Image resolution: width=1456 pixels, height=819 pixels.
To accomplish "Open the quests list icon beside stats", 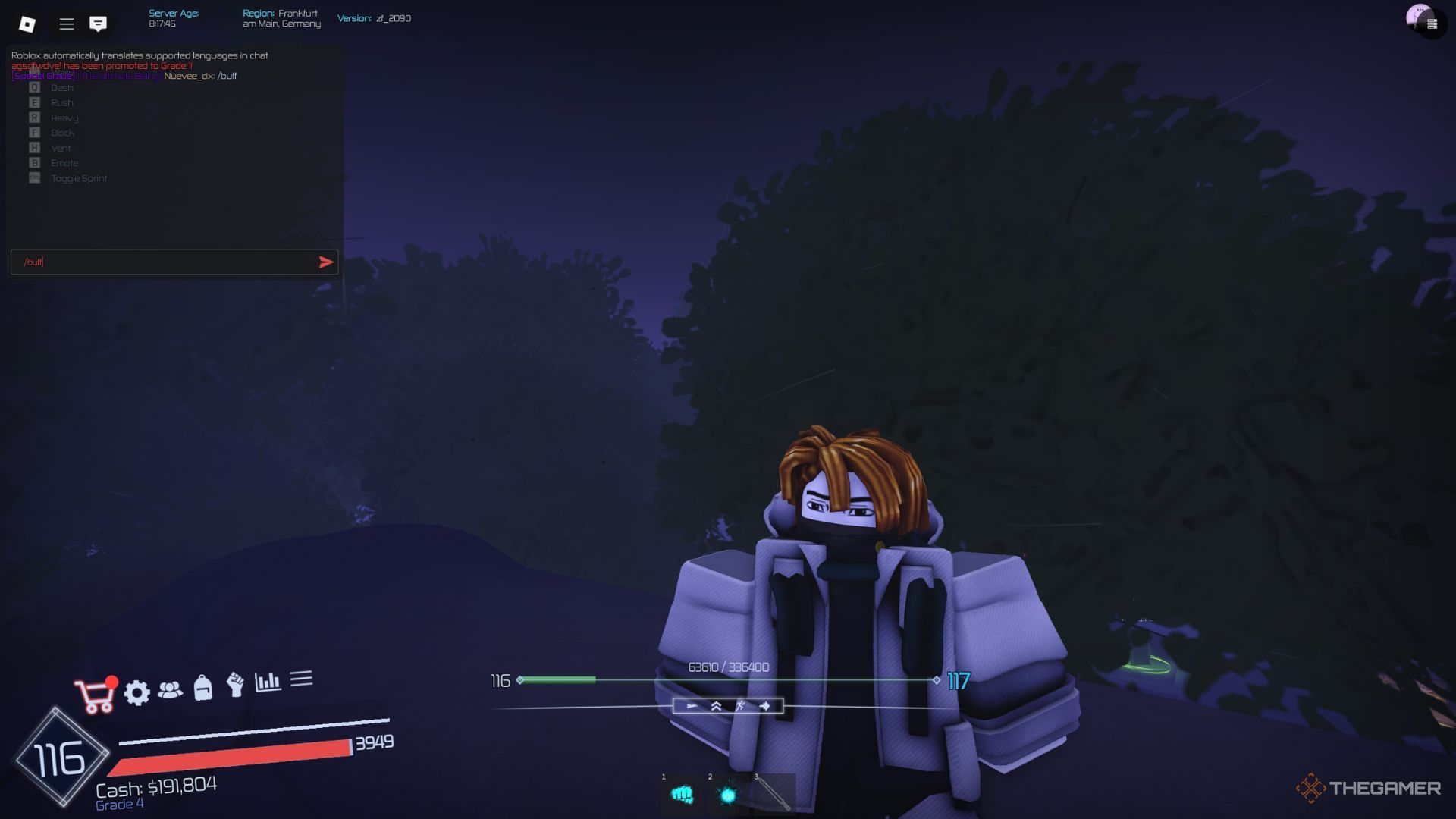I will [302, 680].
